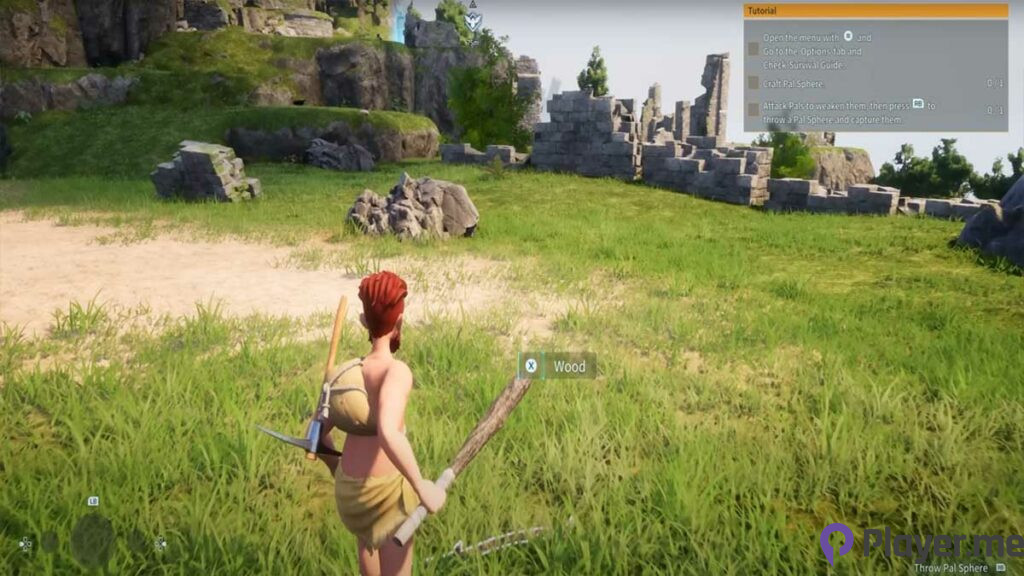The height and width of the screenshot is (576, 1024).
Task: Click the orange Tutorial panel header
Action: 875,10
